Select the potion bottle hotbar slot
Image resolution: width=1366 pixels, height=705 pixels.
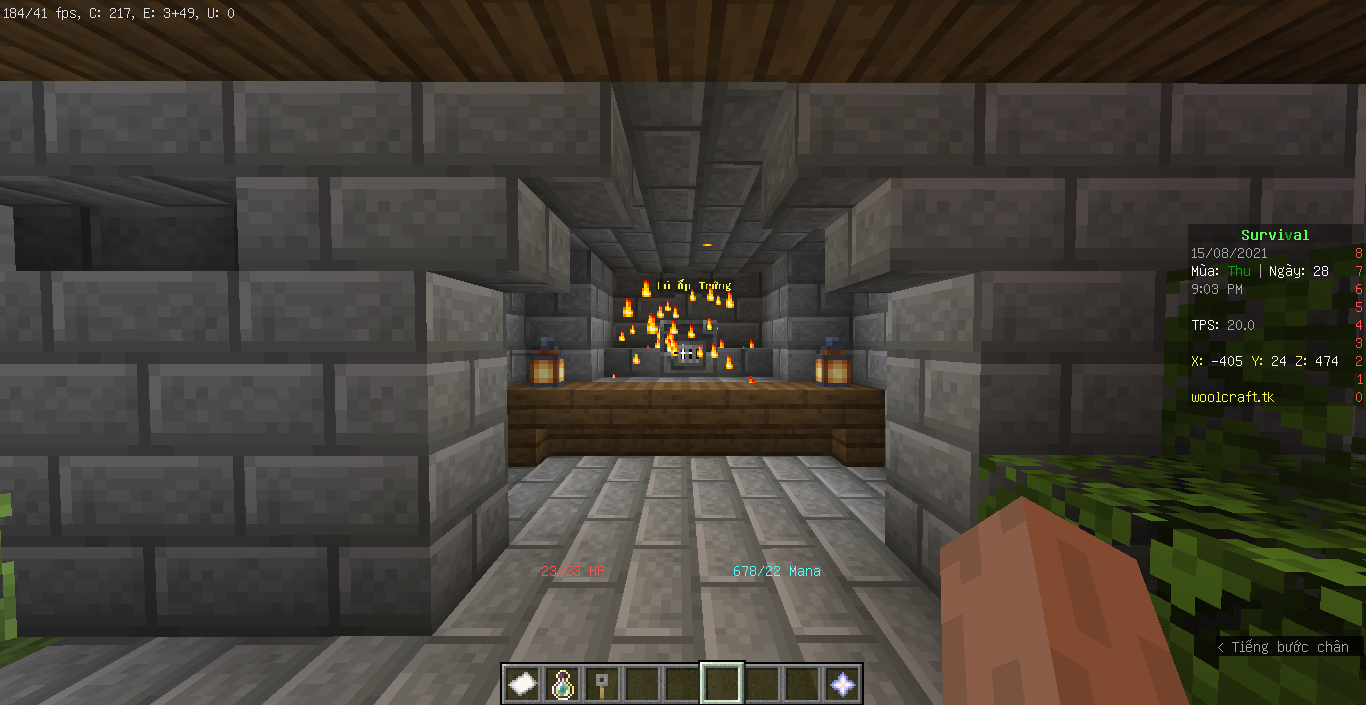(x=562, y=684)
